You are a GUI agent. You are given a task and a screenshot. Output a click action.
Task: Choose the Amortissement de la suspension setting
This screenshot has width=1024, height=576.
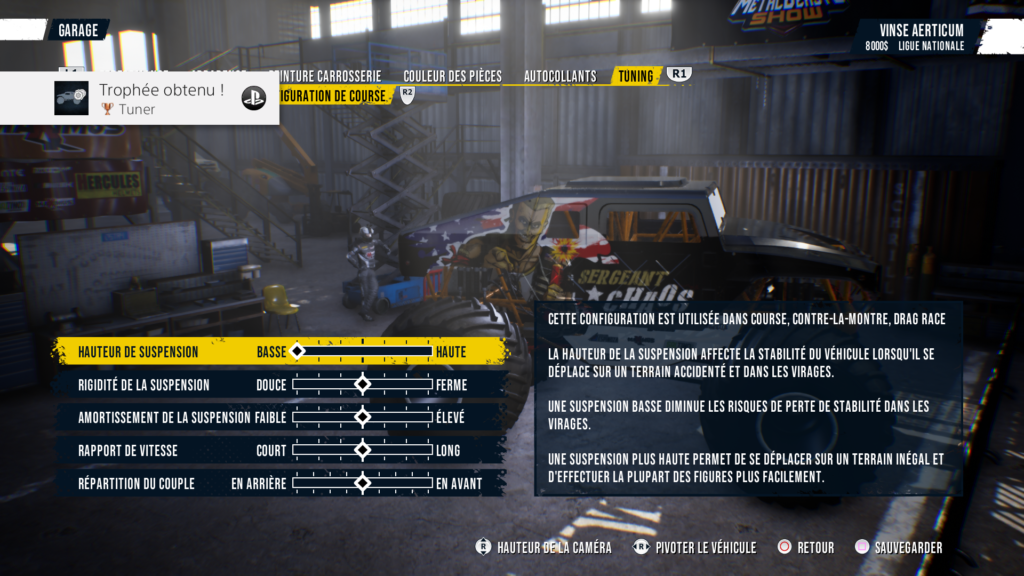(x=164, y=417)
